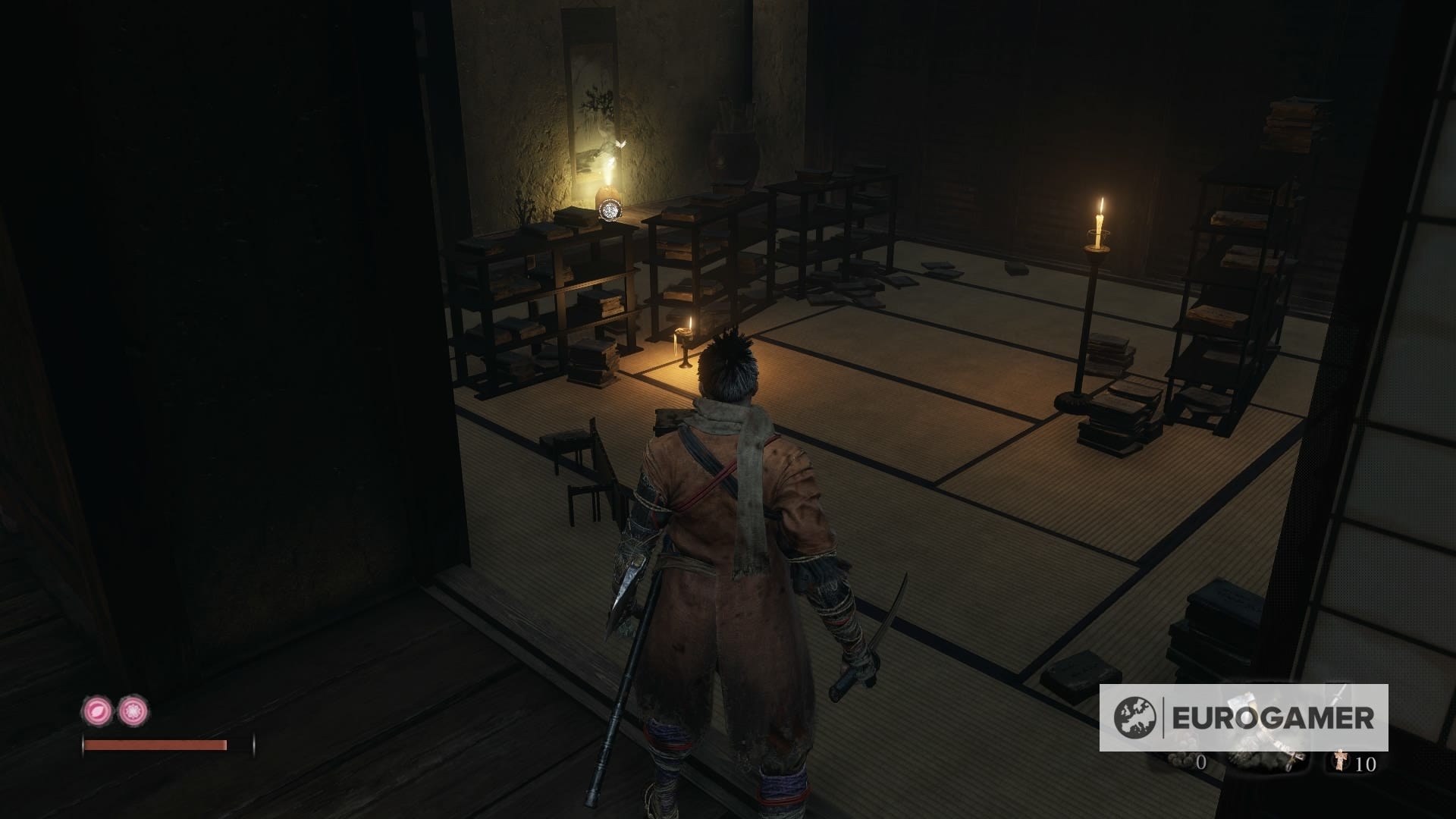Viewport: 1456px width, 819px height.
Task: Click the spirit emblem counter icon
Action: (x=1340, y=761)
